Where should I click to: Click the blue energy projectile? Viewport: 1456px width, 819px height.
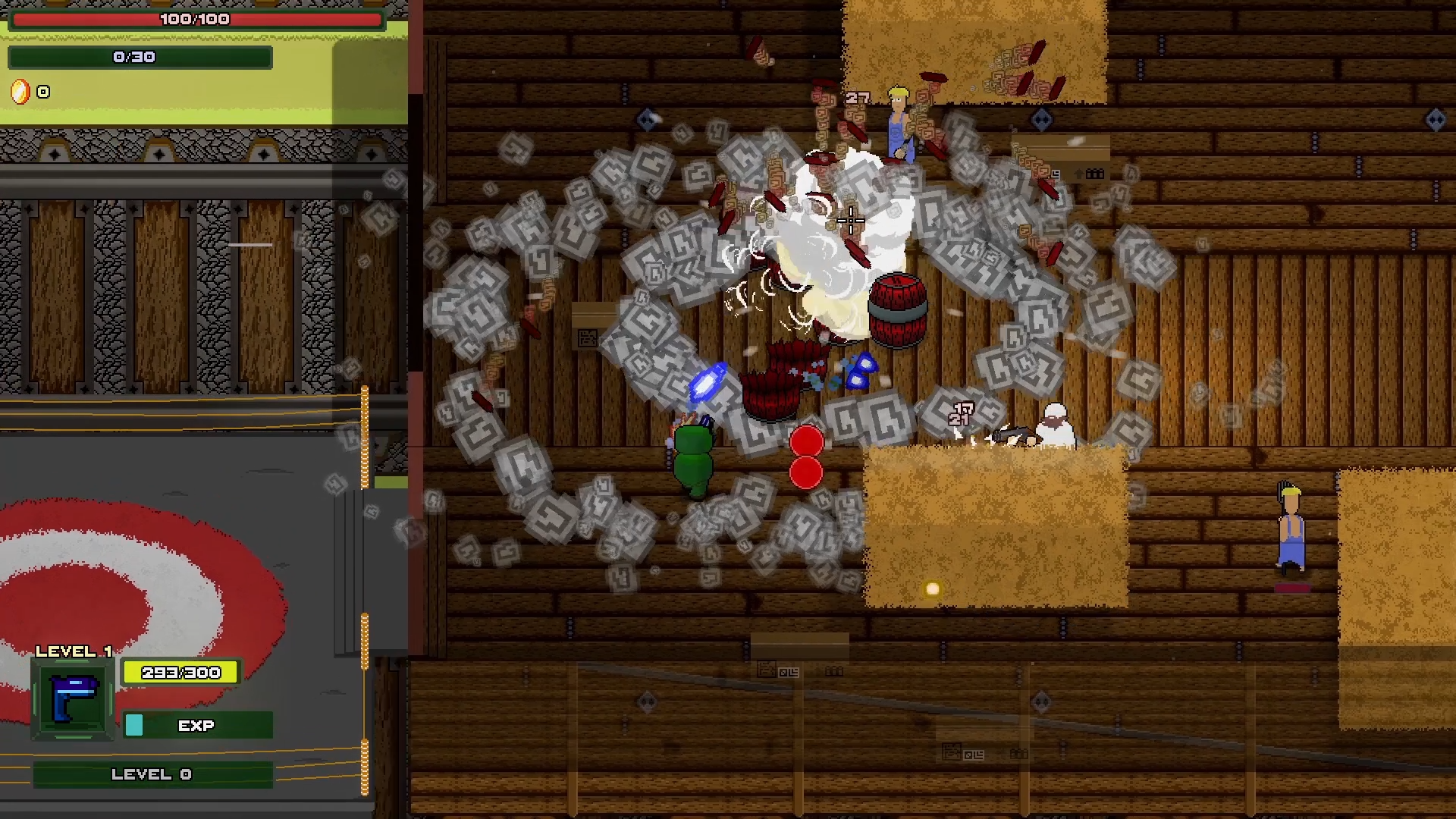707,383
